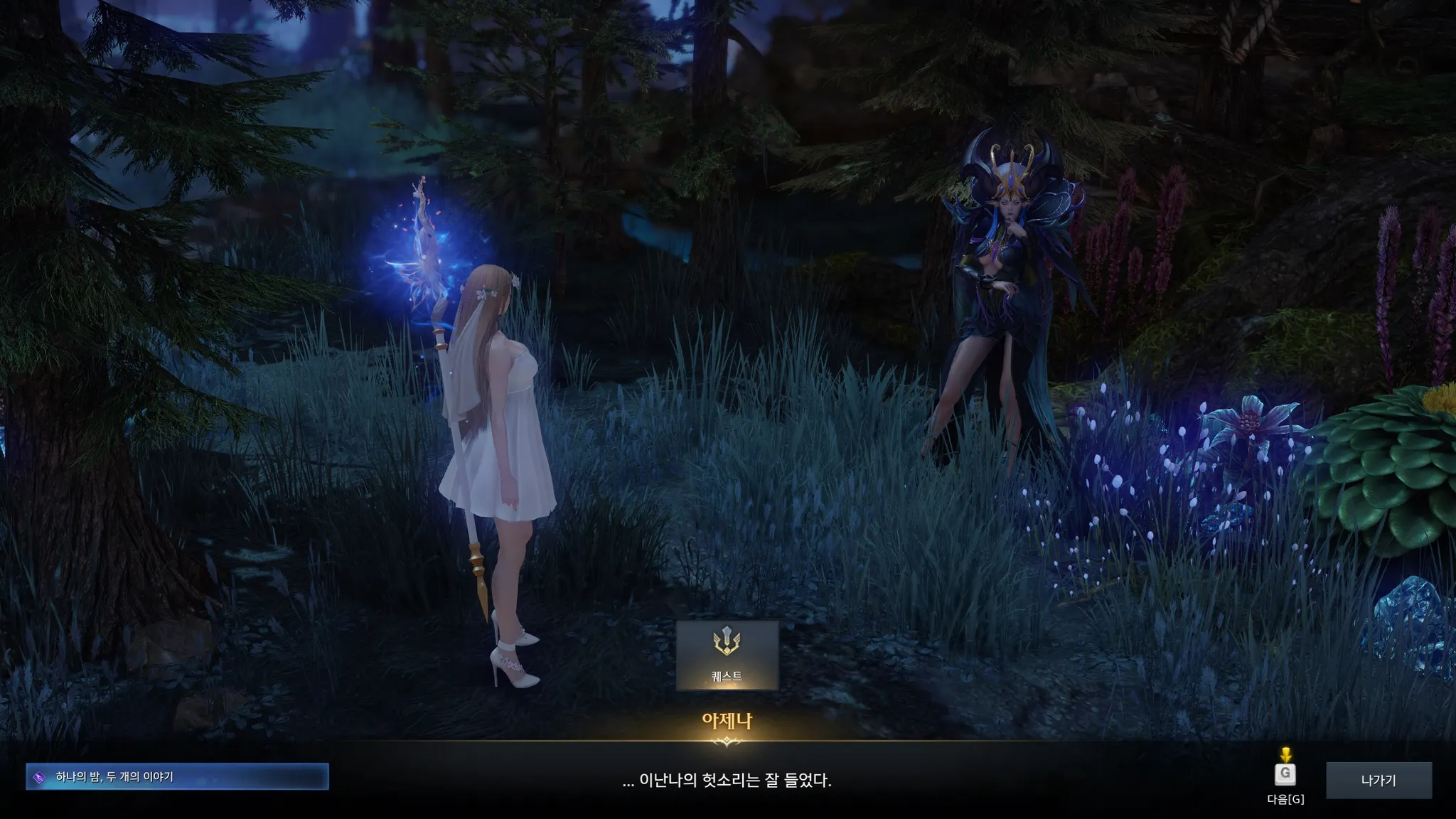
Task: Exit the conversation with 나가기
Action: (x=1379, y=780)
